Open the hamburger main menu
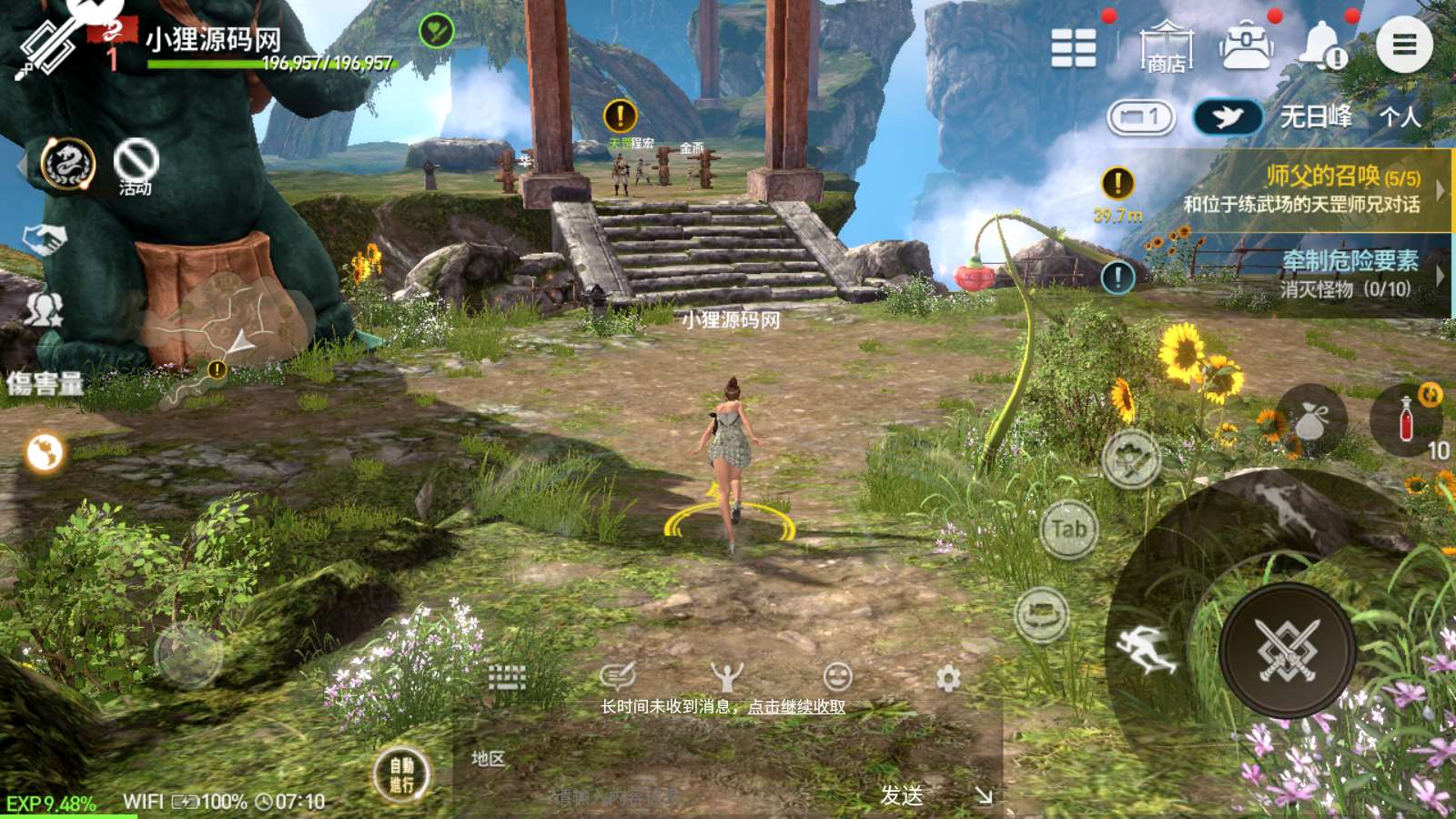The image size is (1456, 819). pos(1404,45)
